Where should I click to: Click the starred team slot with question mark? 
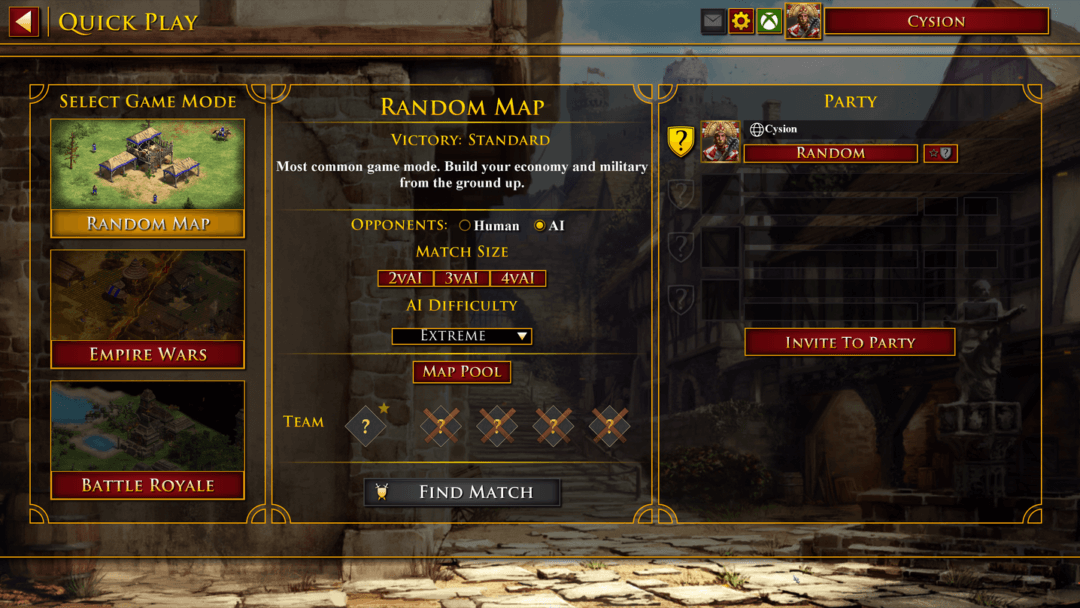click(366, 426)
